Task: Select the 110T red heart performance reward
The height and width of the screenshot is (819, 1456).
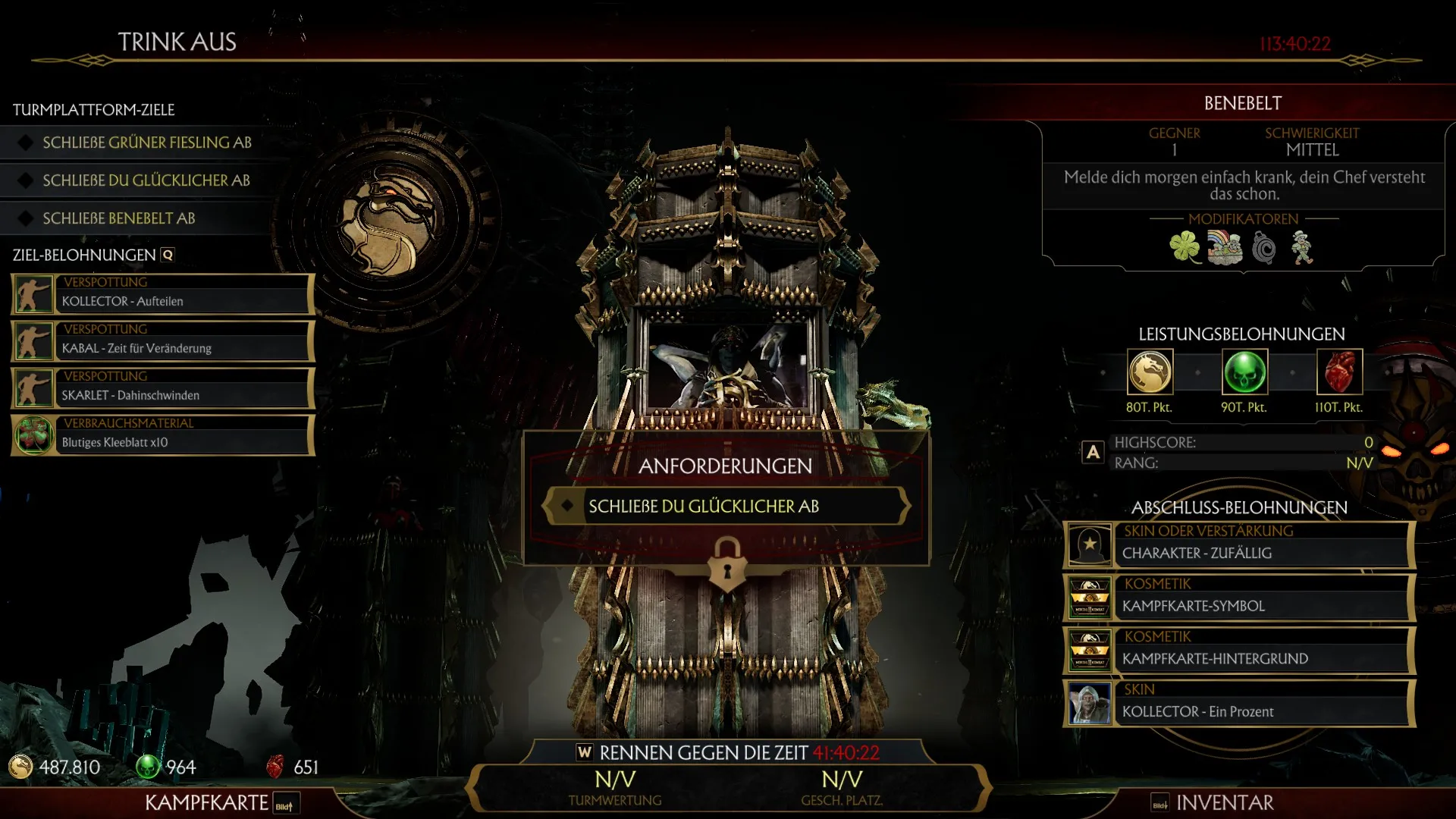Action: [x=1339, y=372]
